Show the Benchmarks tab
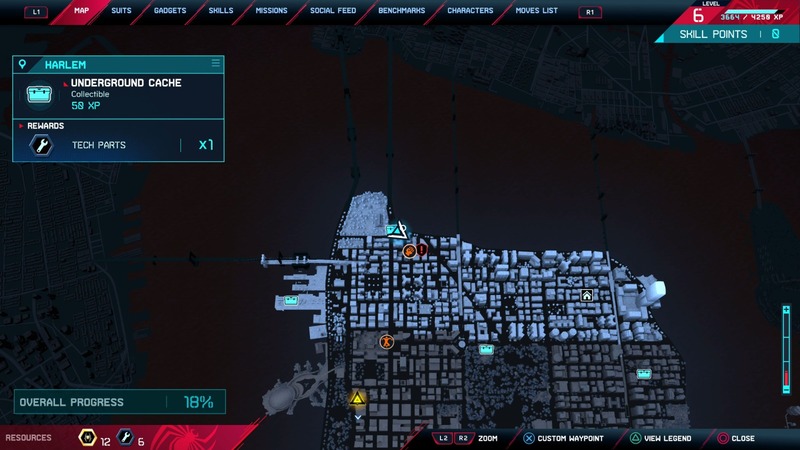The height and width of the screenshot is (450, 800). (402, 11)
